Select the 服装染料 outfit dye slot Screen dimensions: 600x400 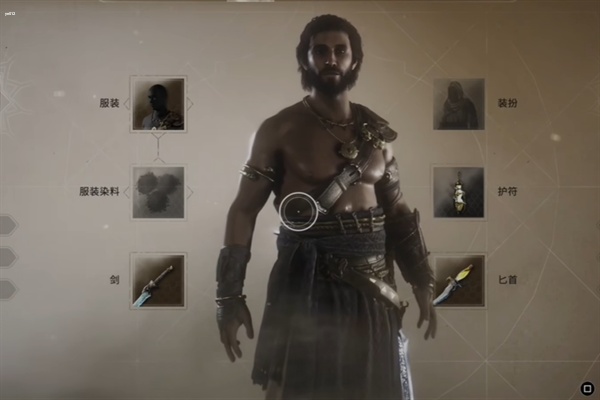point(158,191)
